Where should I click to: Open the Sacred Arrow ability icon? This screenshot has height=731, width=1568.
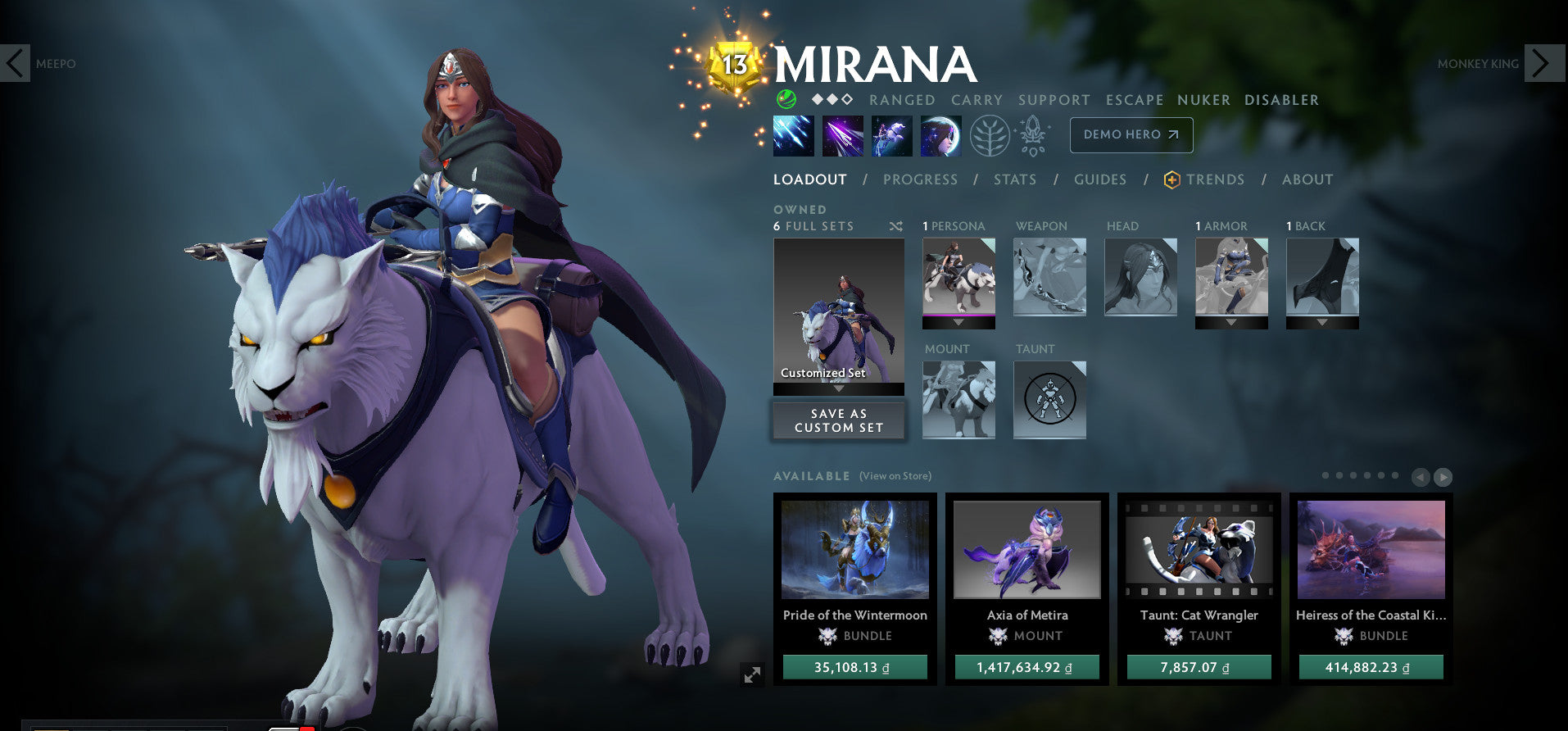pos(845,135)
